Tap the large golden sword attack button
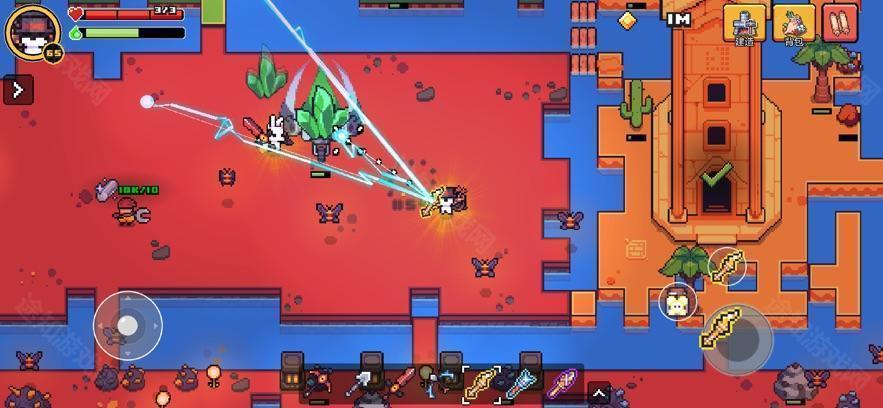 click(x=734, y=334)
